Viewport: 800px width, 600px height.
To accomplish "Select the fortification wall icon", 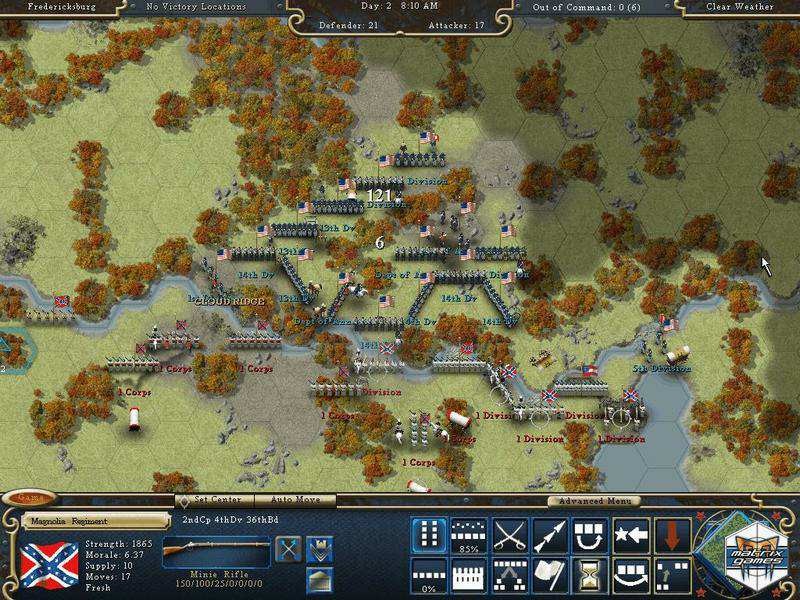I will 469,574.
